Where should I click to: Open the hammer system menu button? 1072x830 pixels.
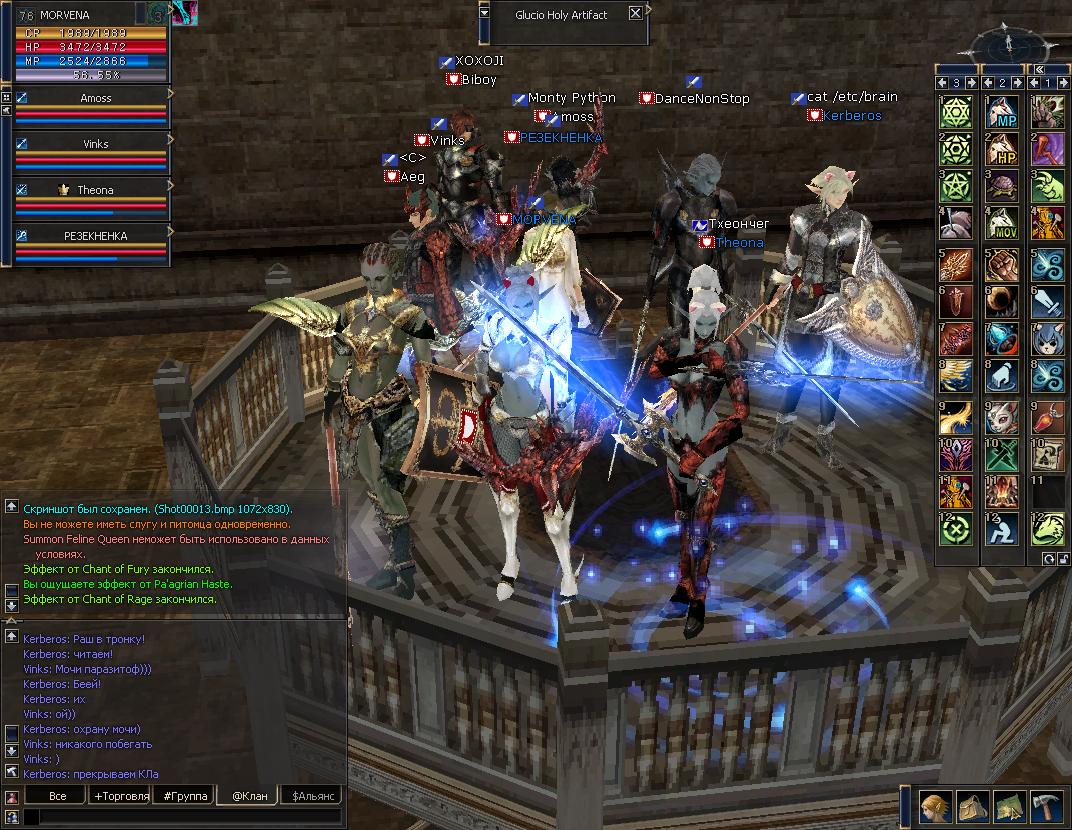coord(1046,805)
